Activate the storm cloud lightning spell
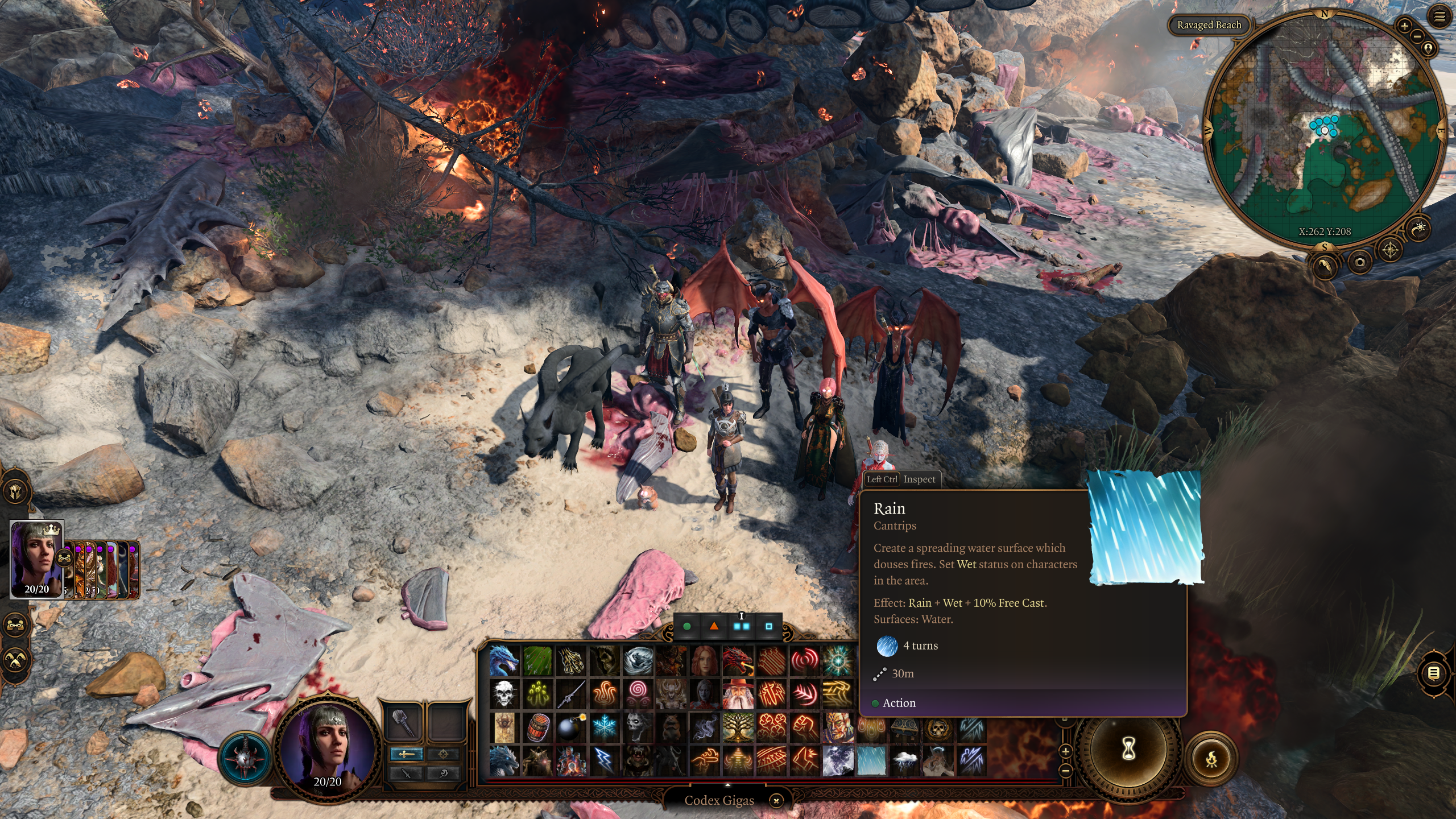 tap(904, 760)
